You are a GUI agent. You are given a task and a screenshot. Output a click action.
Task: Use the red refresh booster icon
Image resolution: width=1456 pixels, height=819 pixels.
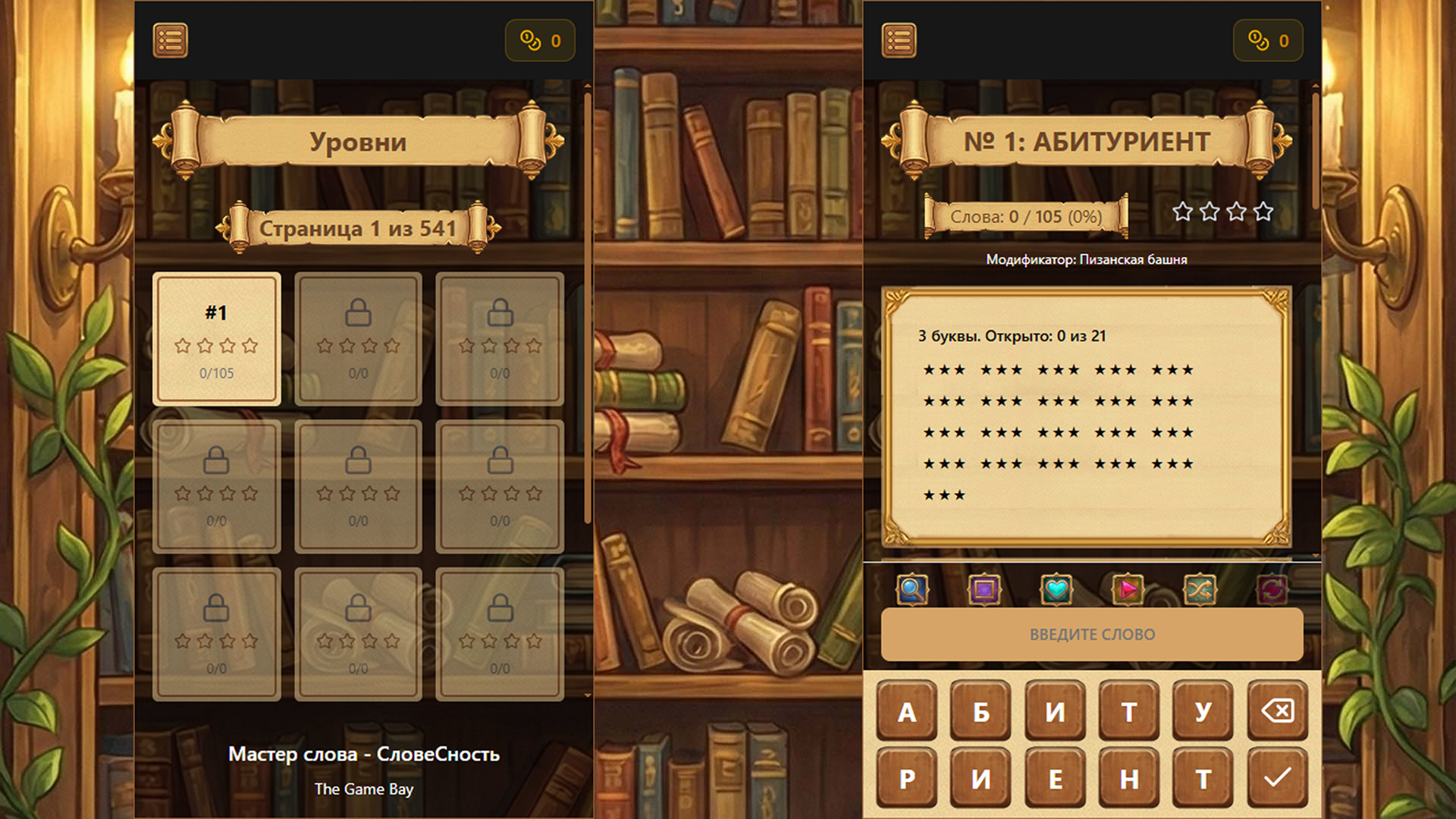coord(1272,591)
